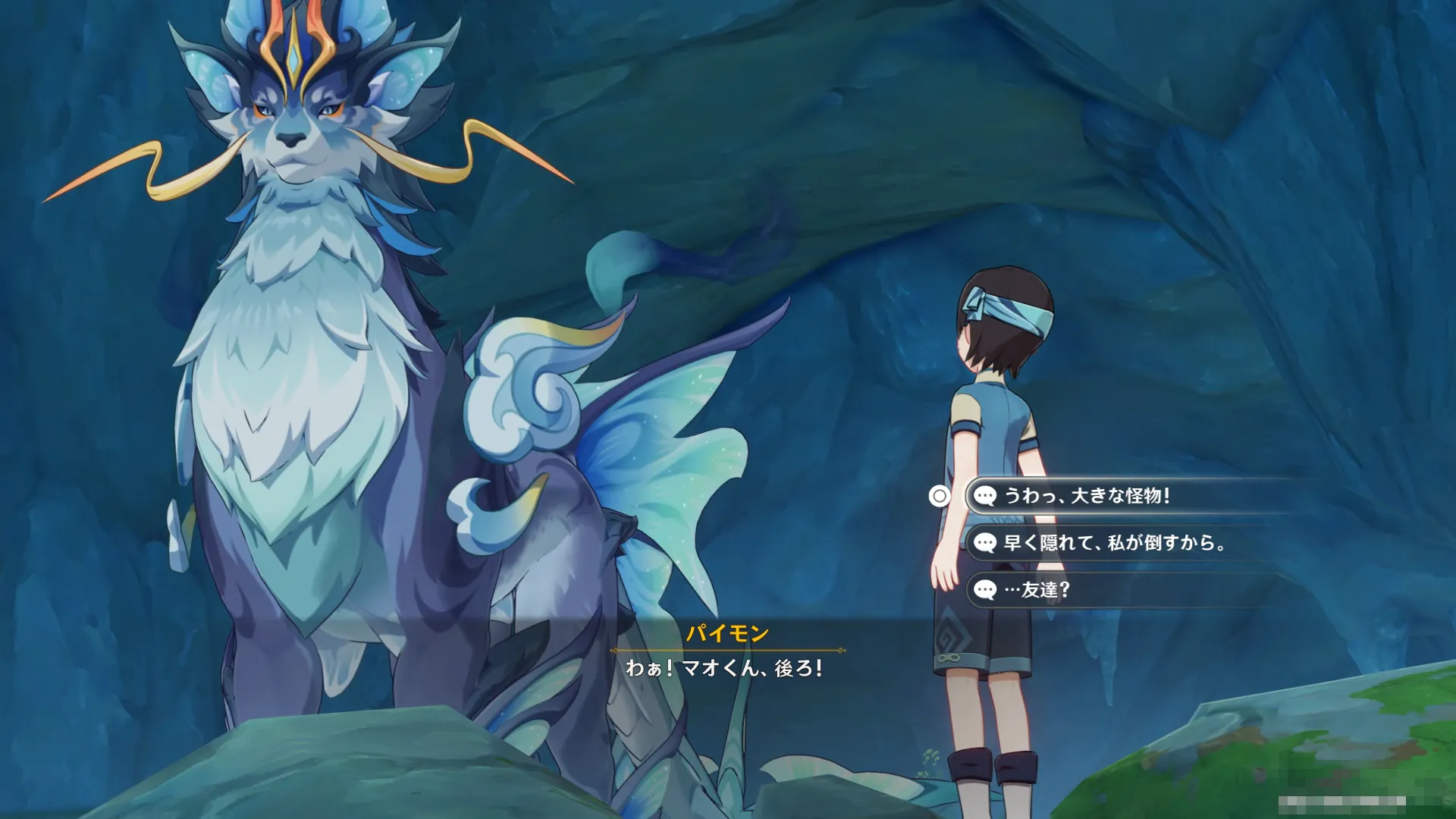Viewport: 1456px width, 819px height.
Task: Select the reply "早く隠れて、私が倒すから。"
Action: tap(1113, 543)
